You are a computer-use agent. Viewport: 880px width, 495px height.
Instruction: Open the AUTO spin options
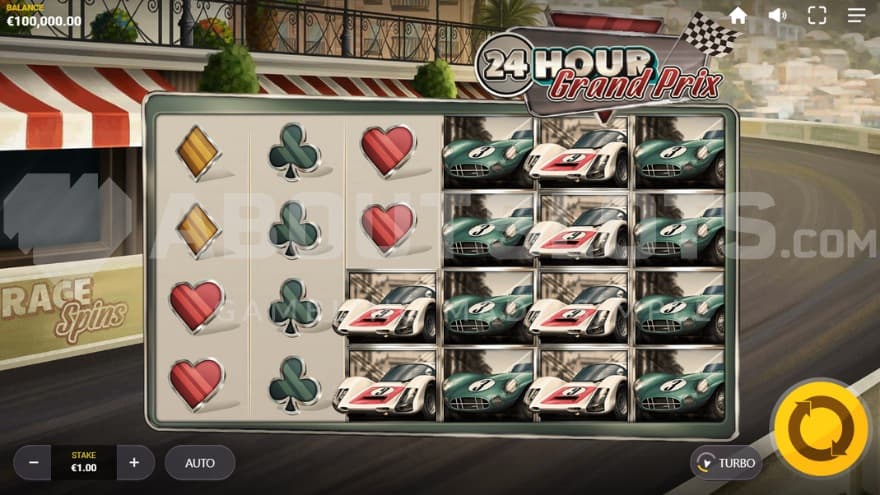point(200,463)
